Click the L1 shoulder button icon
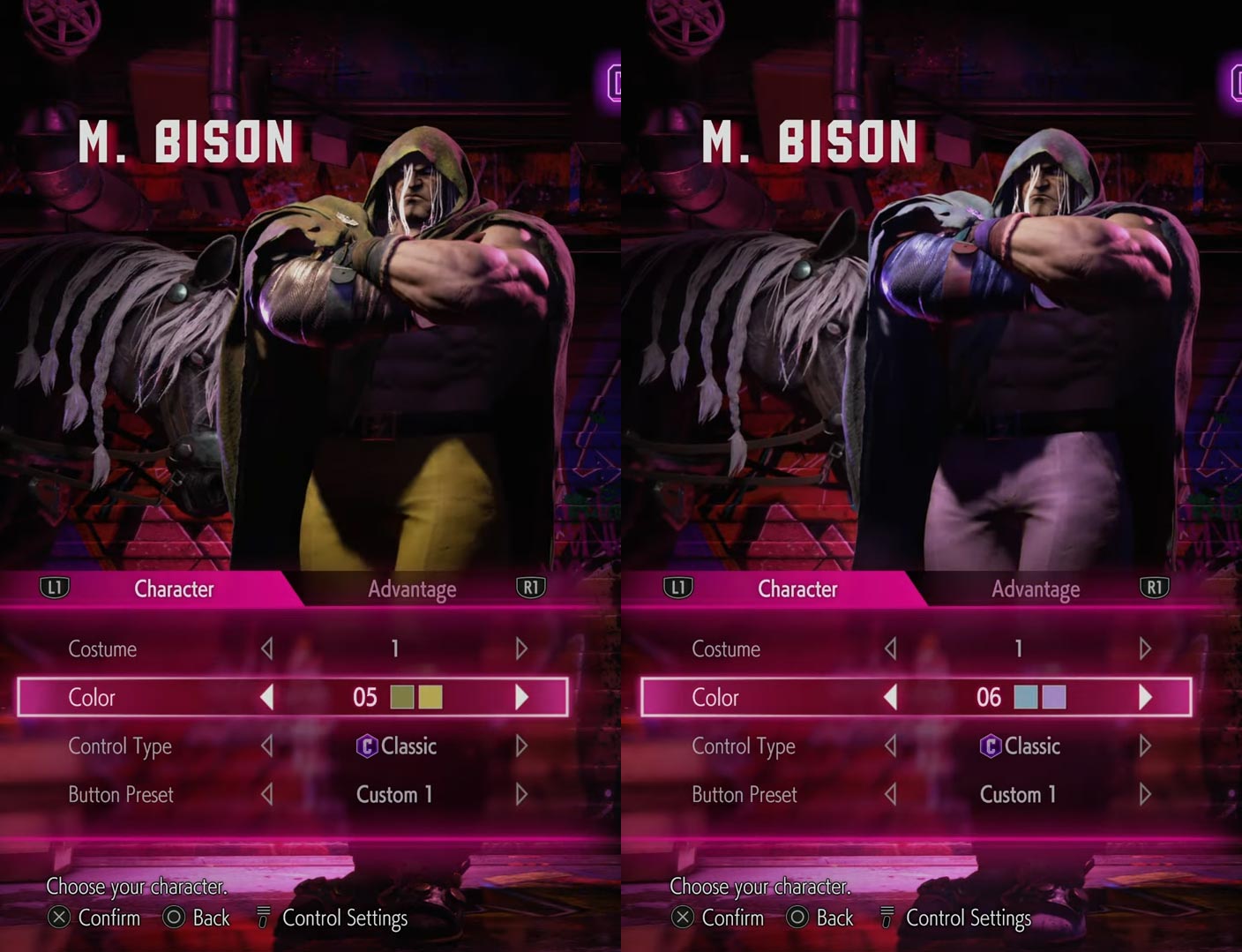Image resolution: width=1242 pixels, height=952 pixels. tap(55, 586)
